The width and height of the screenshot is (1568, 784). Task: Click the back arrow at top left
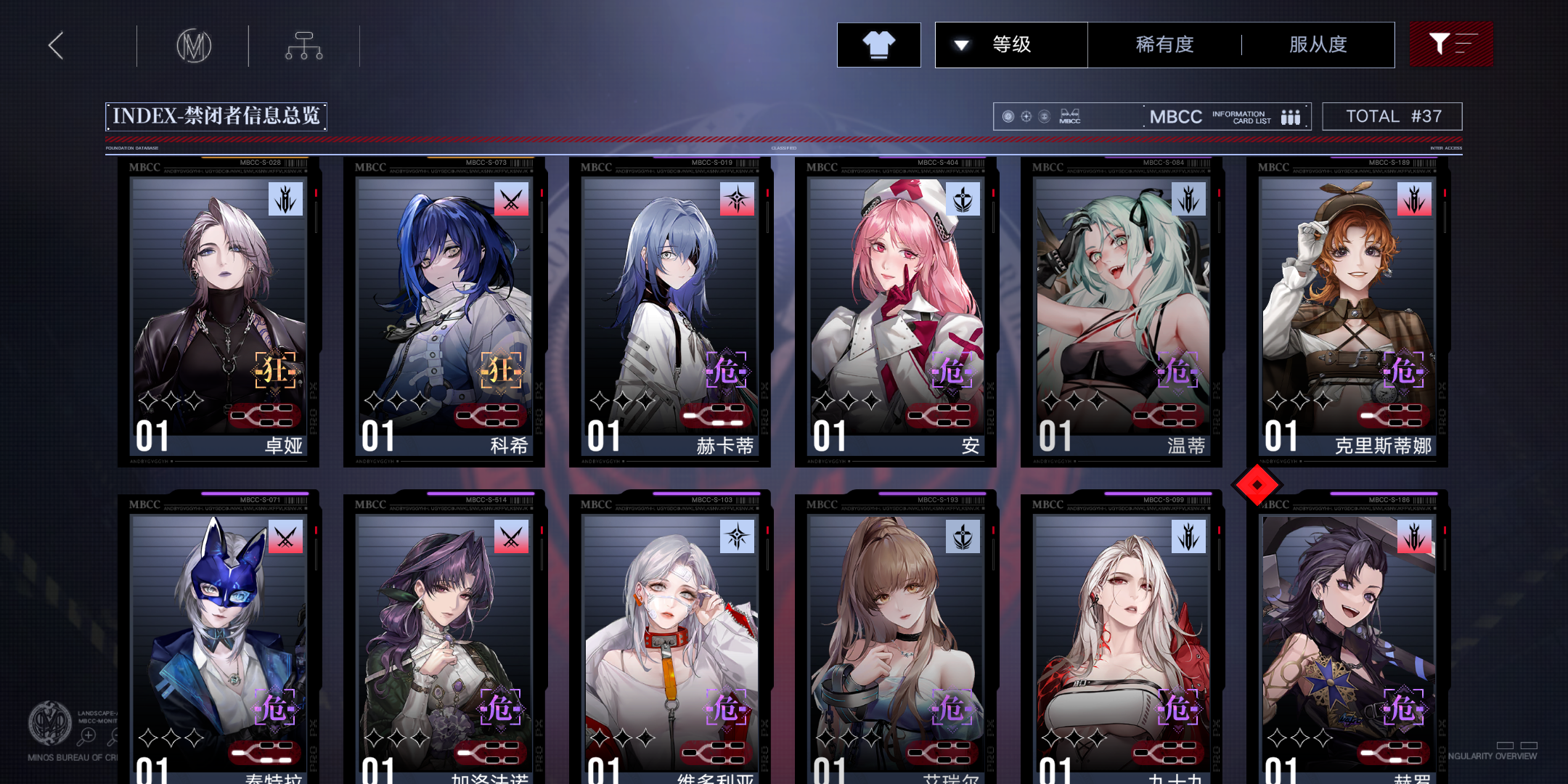point(55,44)
